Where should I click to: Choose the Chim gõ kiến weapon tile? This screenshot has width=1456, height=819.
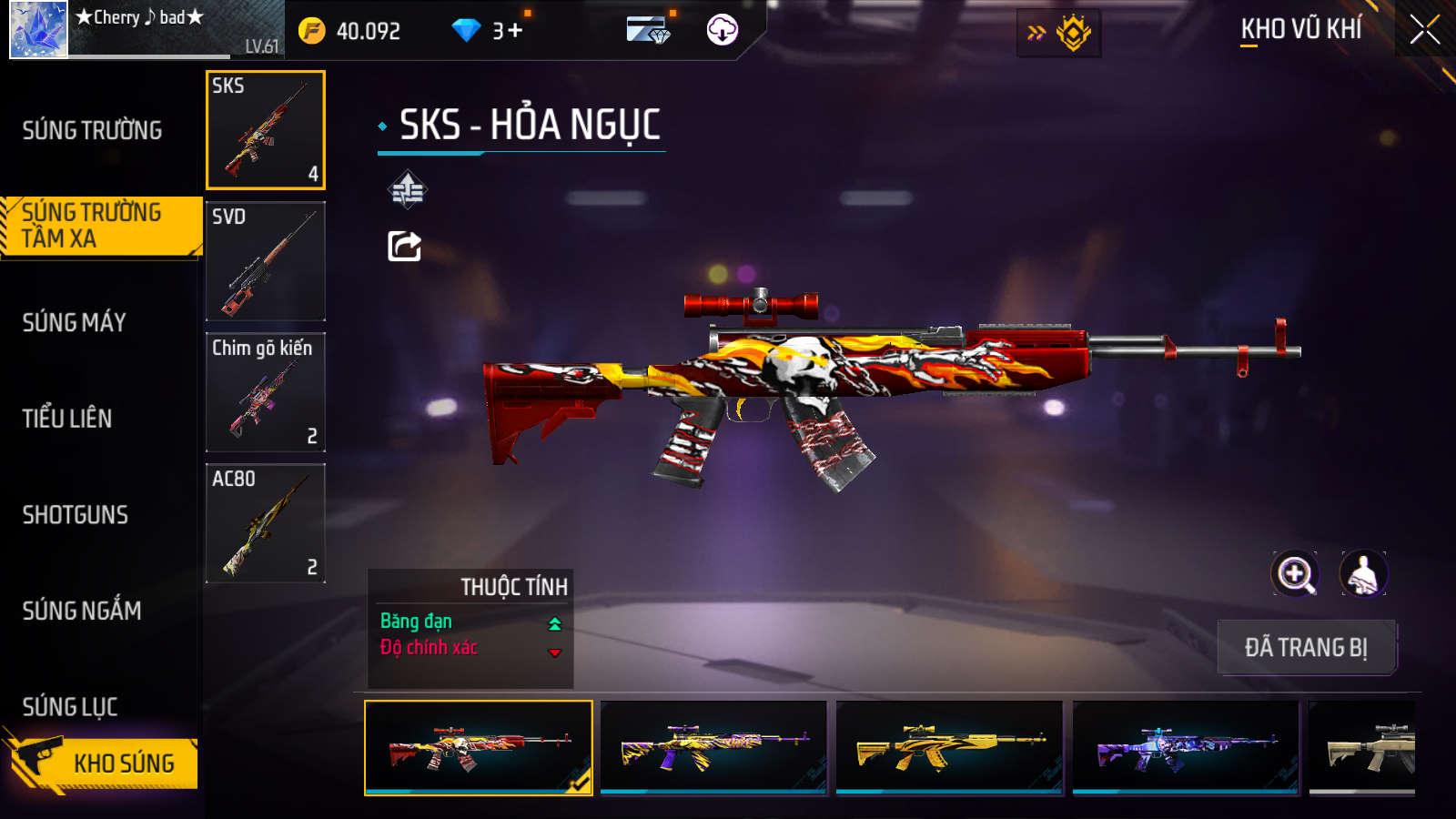[x=266, y=392]
